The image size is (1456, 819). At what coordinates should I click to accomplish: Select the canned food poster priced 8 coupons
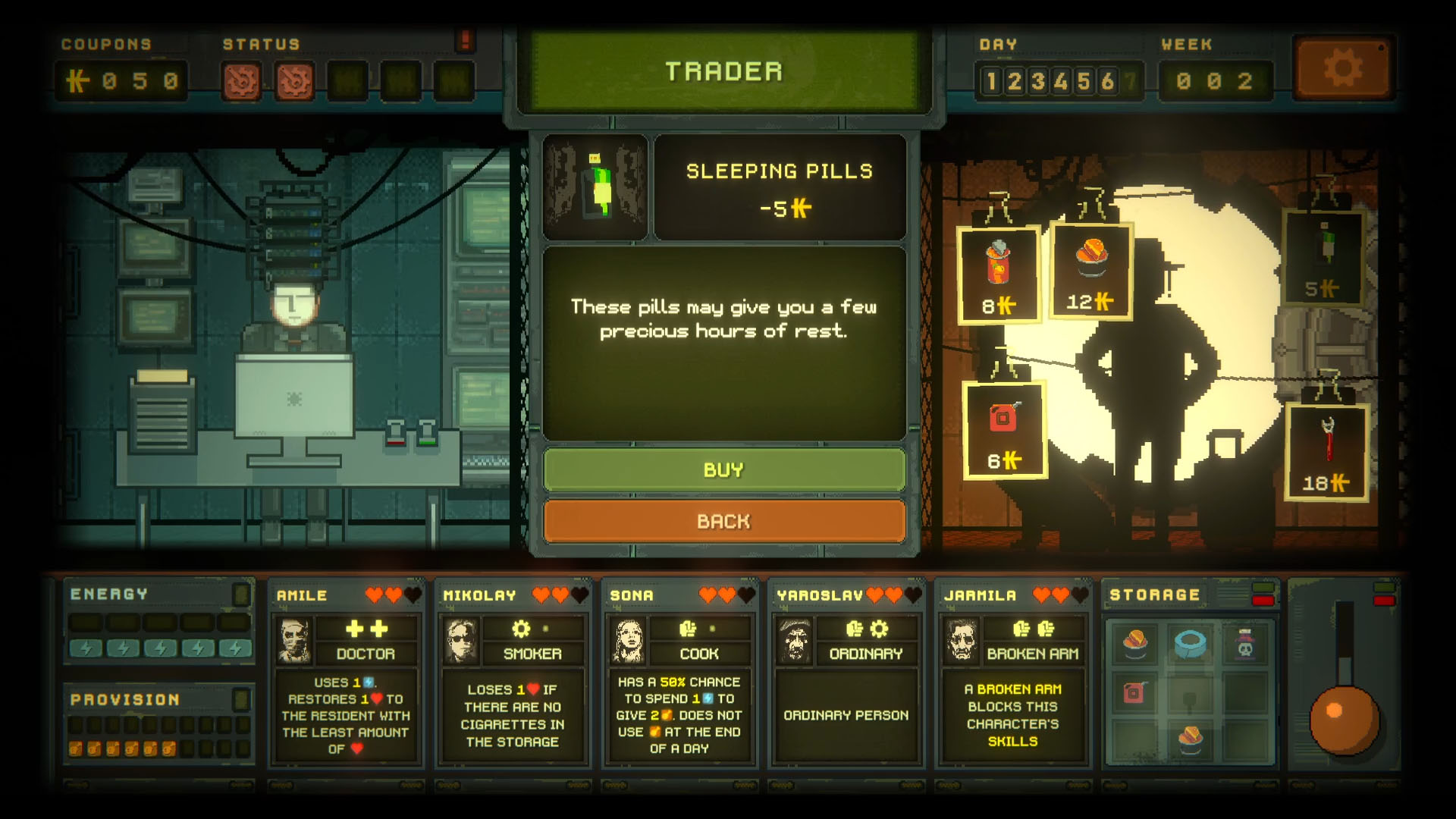click(x=999, y=273)
